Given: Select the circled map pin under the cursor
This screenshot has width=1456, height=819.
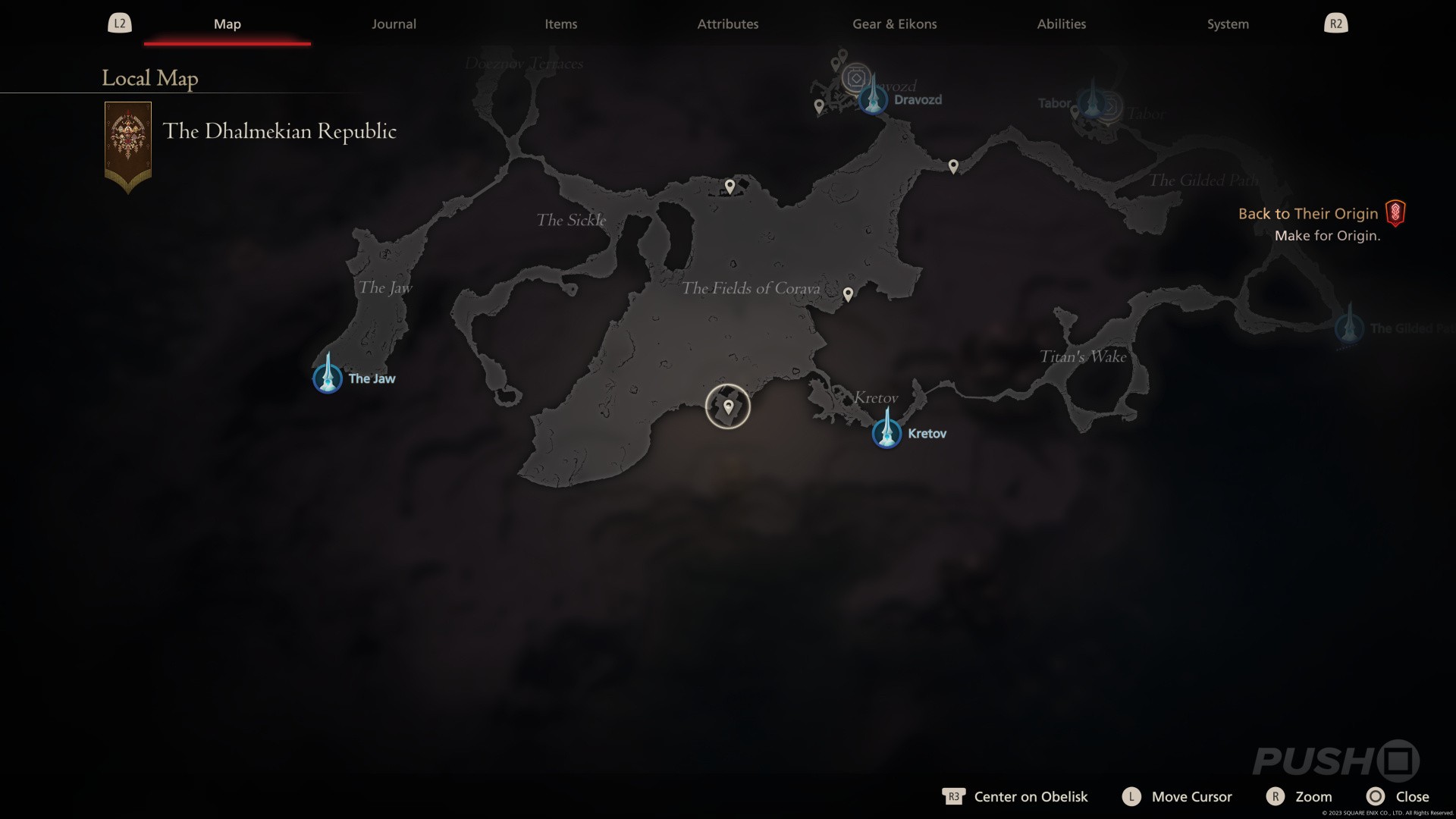Looking at the screenshot, I should [x=728, y=406].
